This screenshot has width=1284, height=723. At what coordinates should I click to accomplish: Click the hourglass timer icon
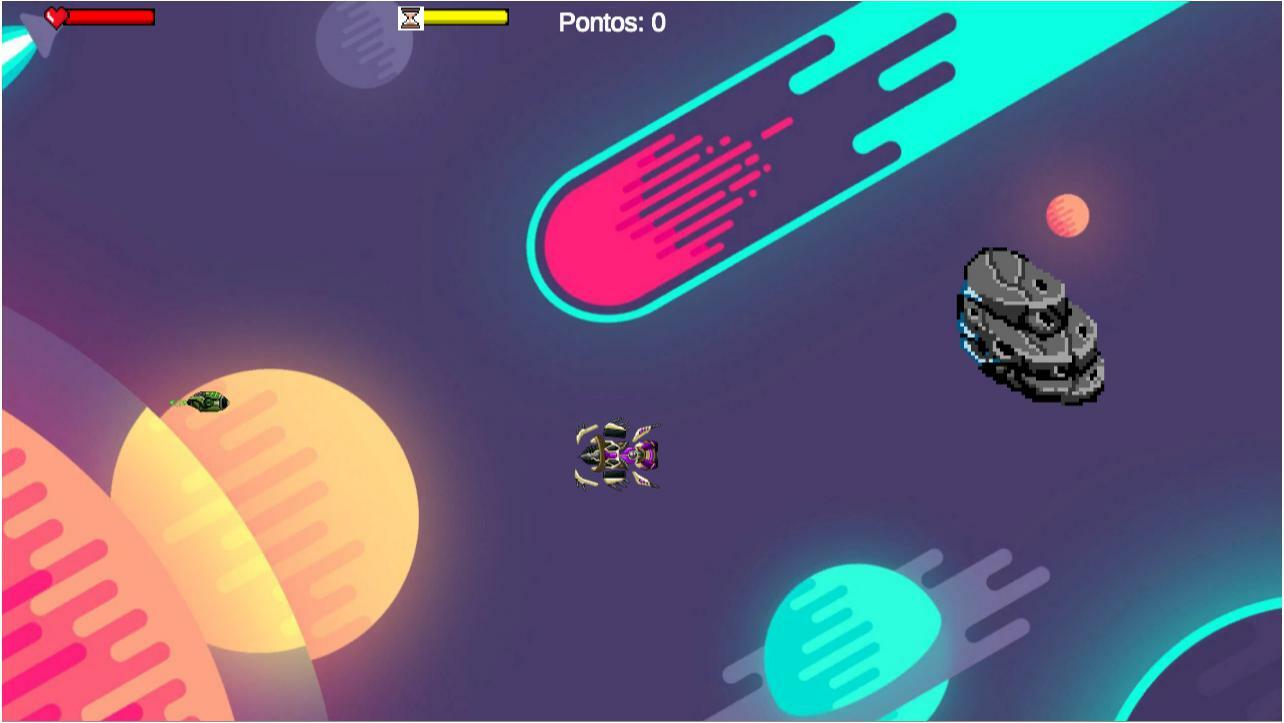click(410, 16)
